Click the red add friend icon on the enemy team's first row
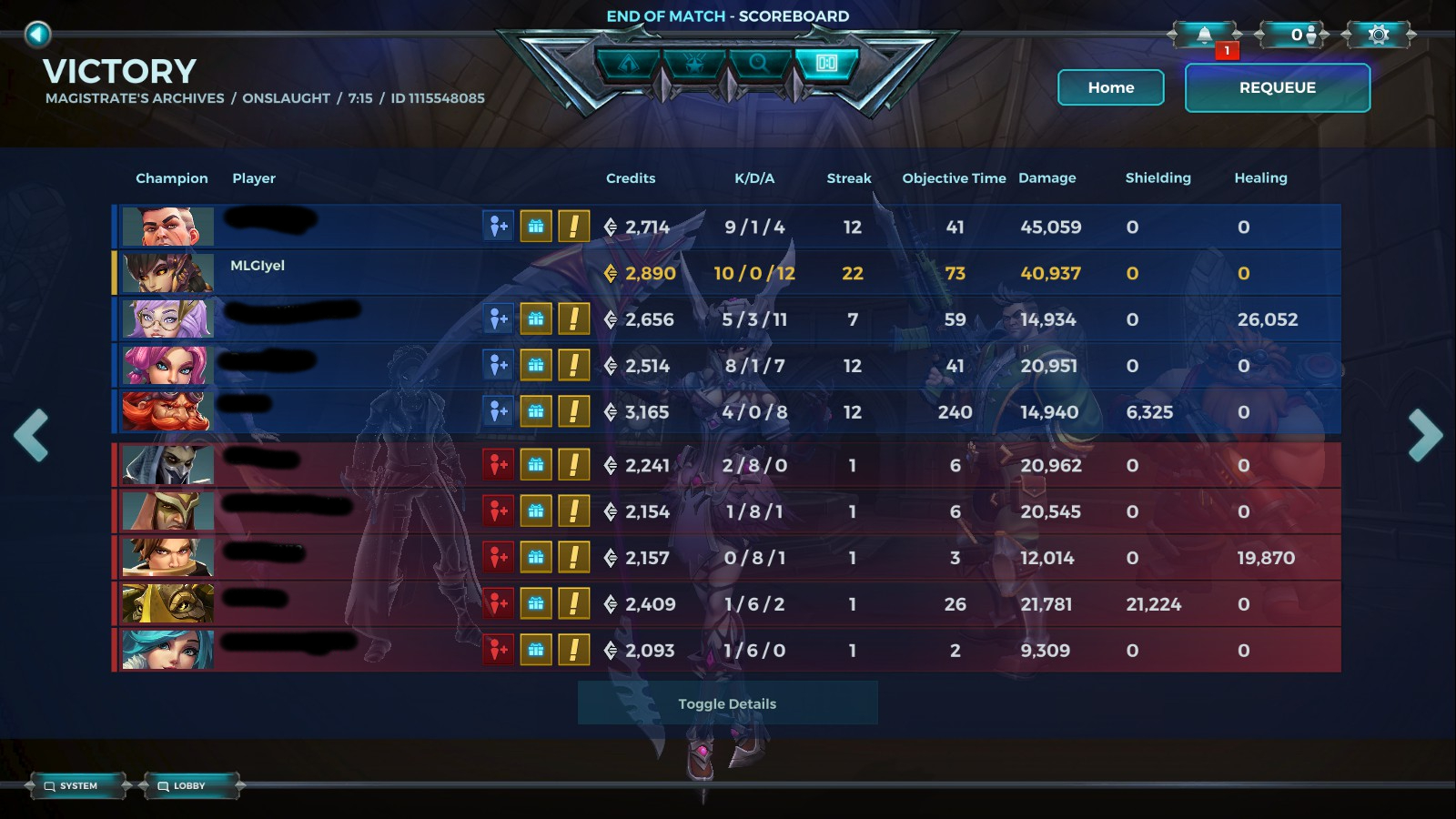The width and height of the screenshot is (1456, 819). (x=498, y=465)
